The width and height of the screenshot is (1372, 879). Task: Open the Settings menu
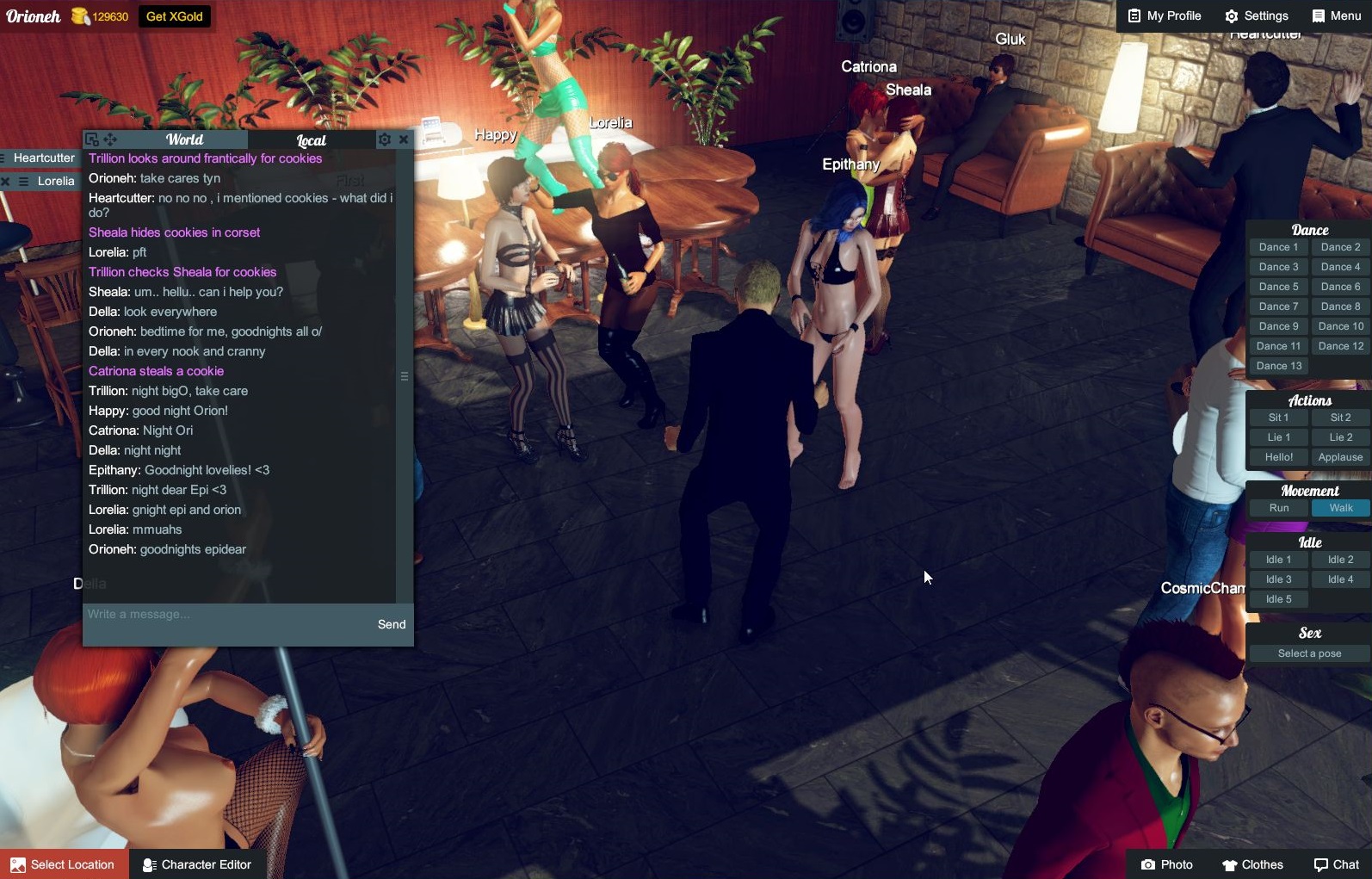[1257, 15]
